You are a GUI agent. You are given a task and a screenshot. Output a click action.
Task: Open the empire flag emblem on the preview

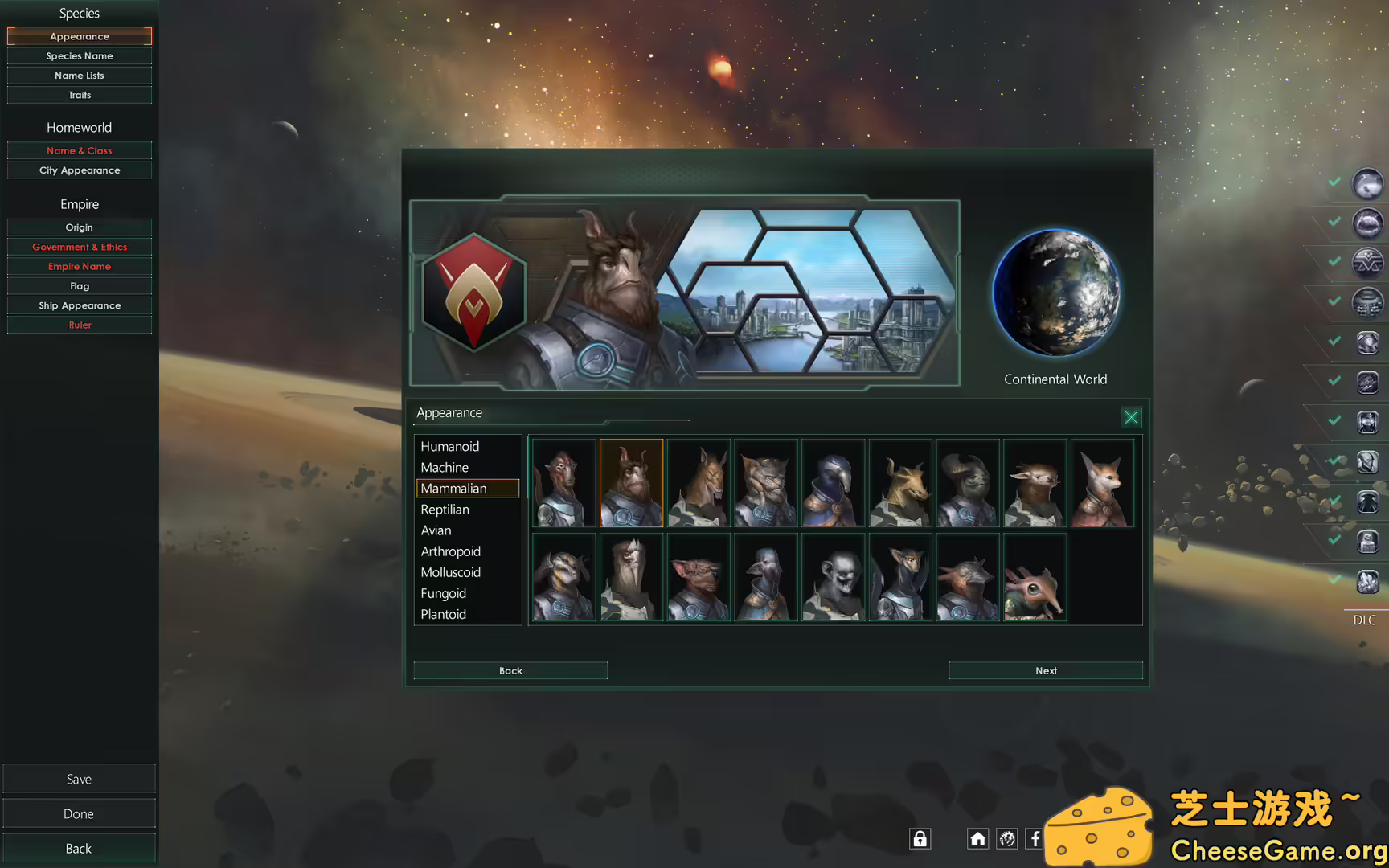click(x=473, y=293)
